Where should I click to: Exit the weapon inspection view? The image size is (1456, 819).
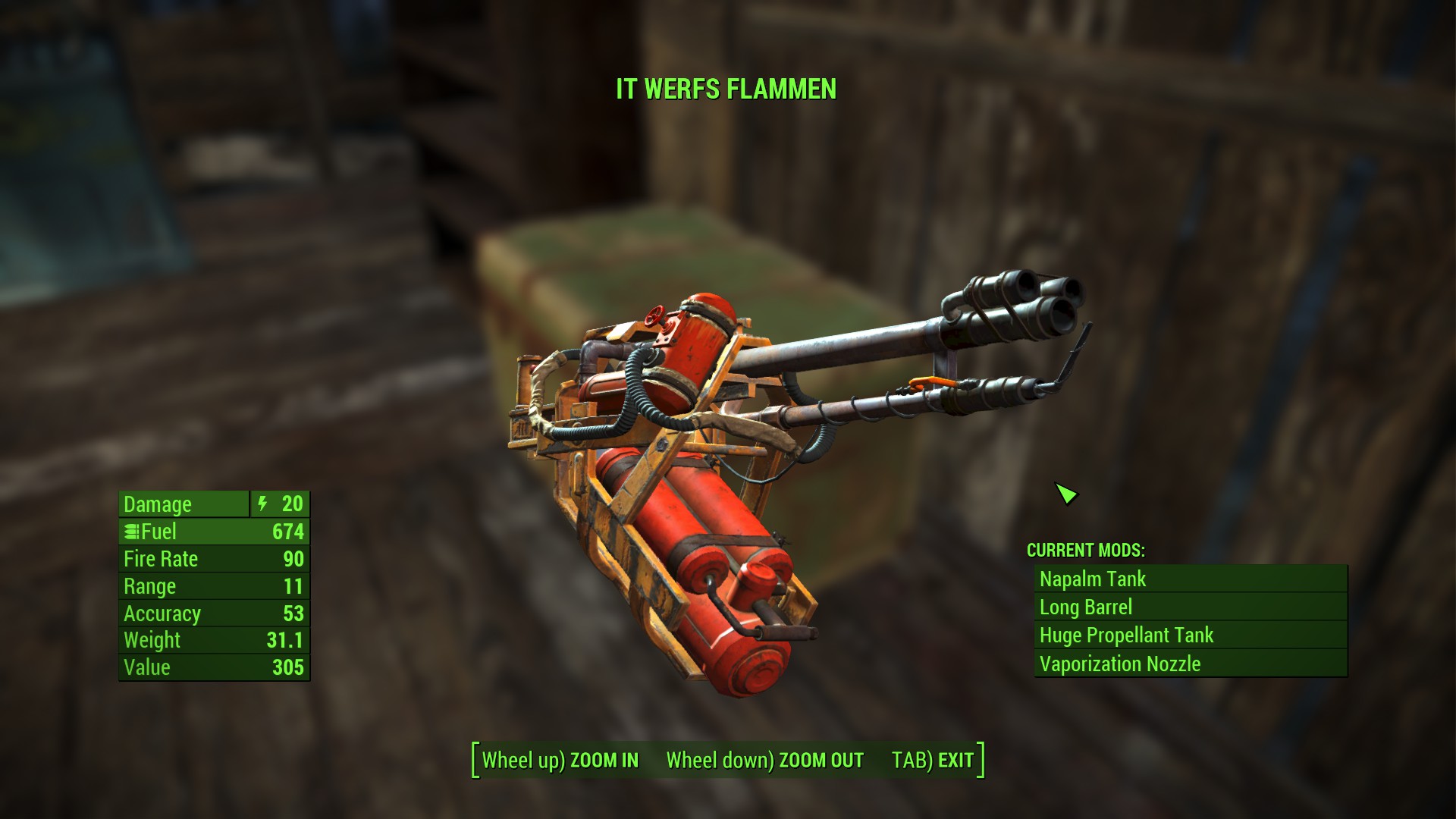click(933, 760)
